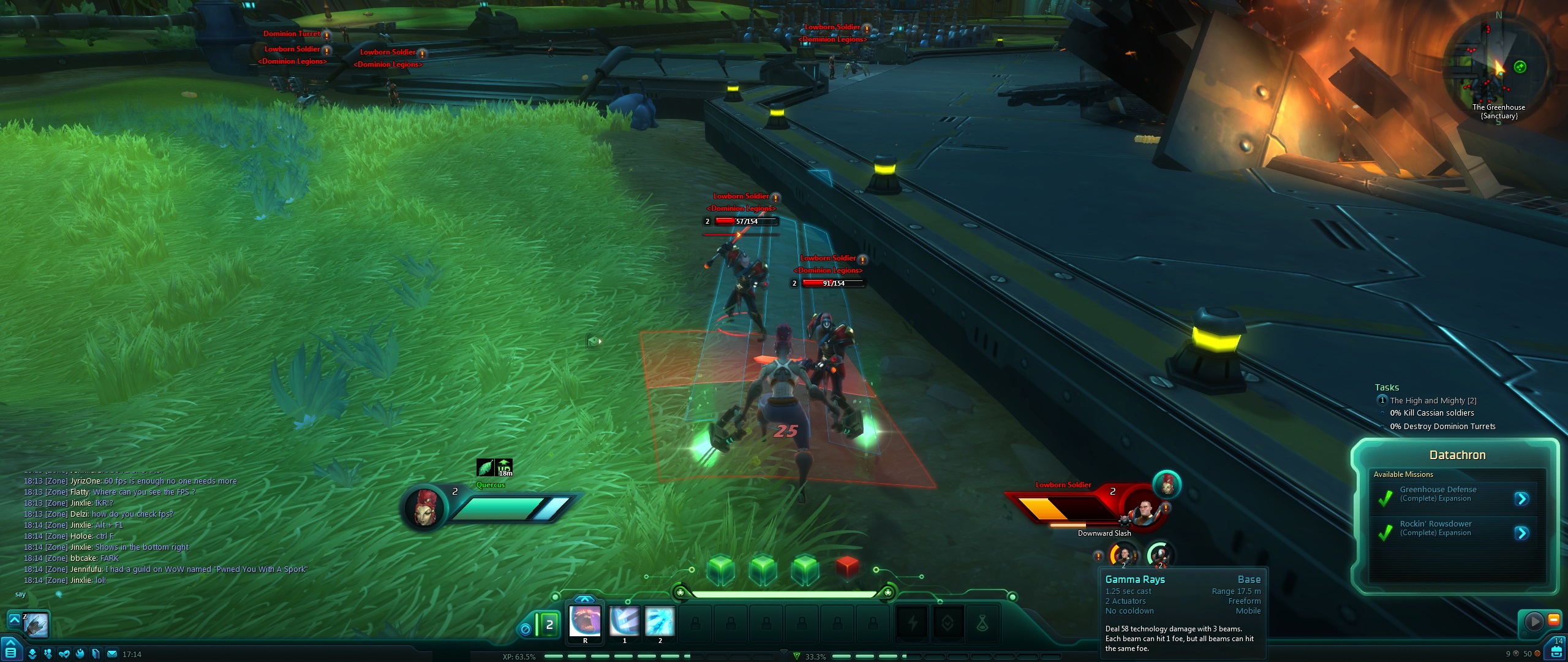Cast the blue energy ability on key 2
The image size is (1568, 662).
660,620
